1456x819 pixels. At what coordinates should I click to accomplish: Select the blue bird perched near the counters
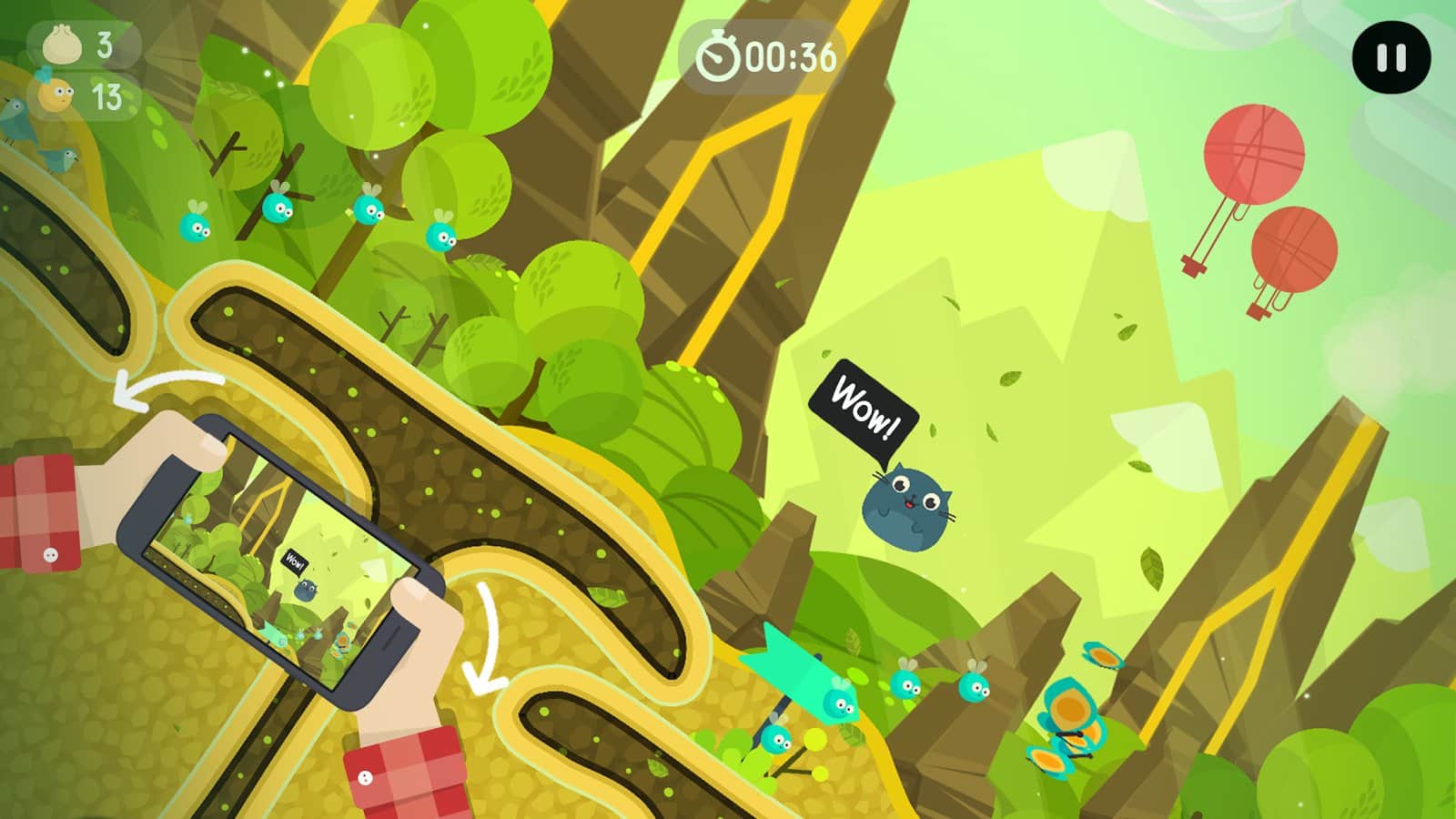(x=27, y=127)
